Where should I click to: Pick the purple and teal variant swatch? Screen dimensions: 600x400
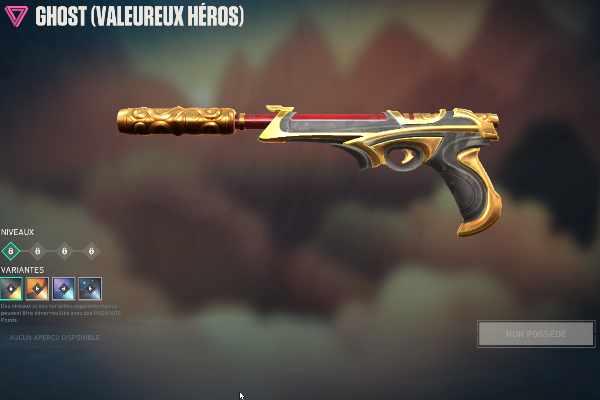tap(63, 288)
